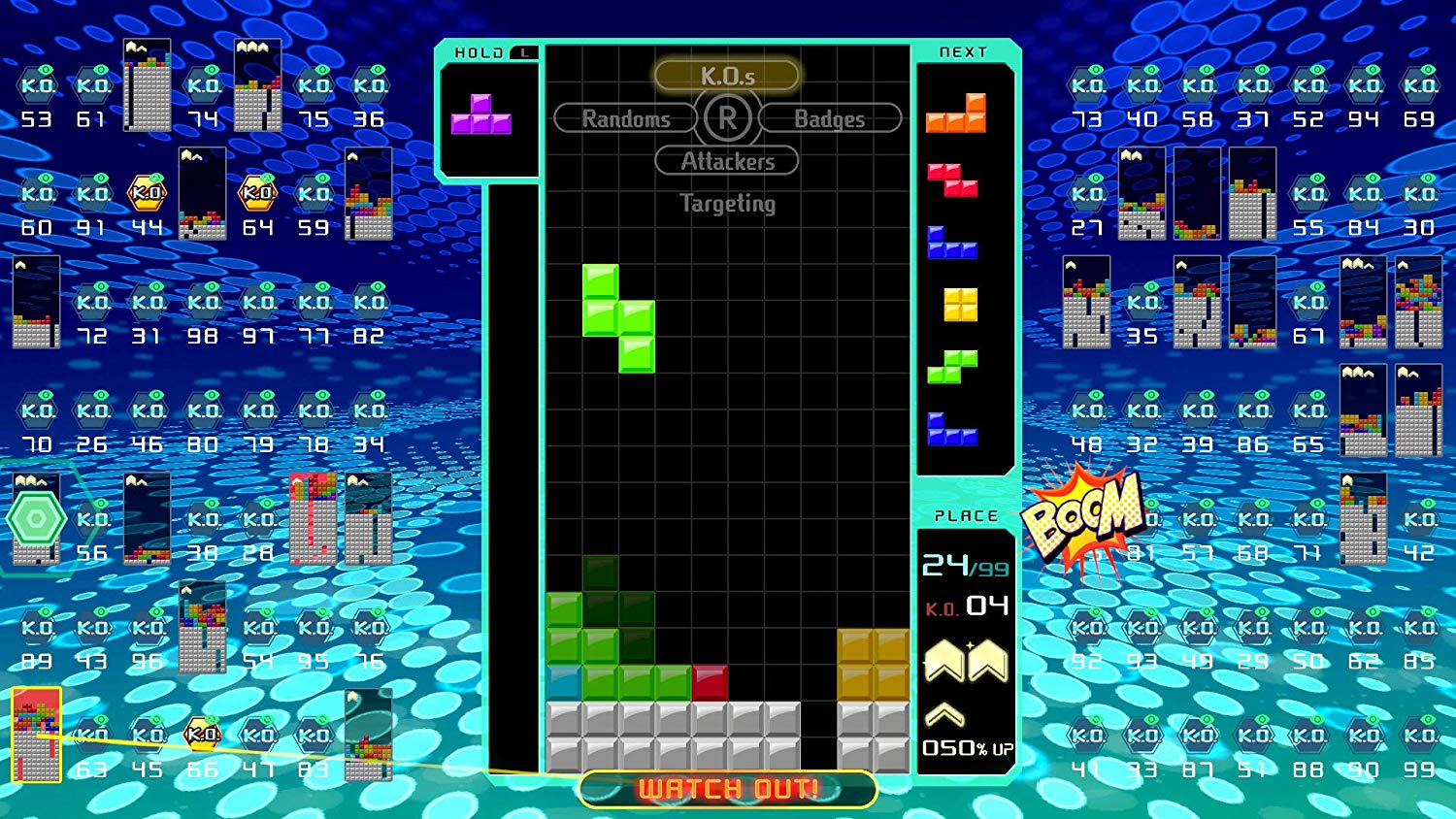
Task: Switch targeting to Badges
Action: [829, 118]
